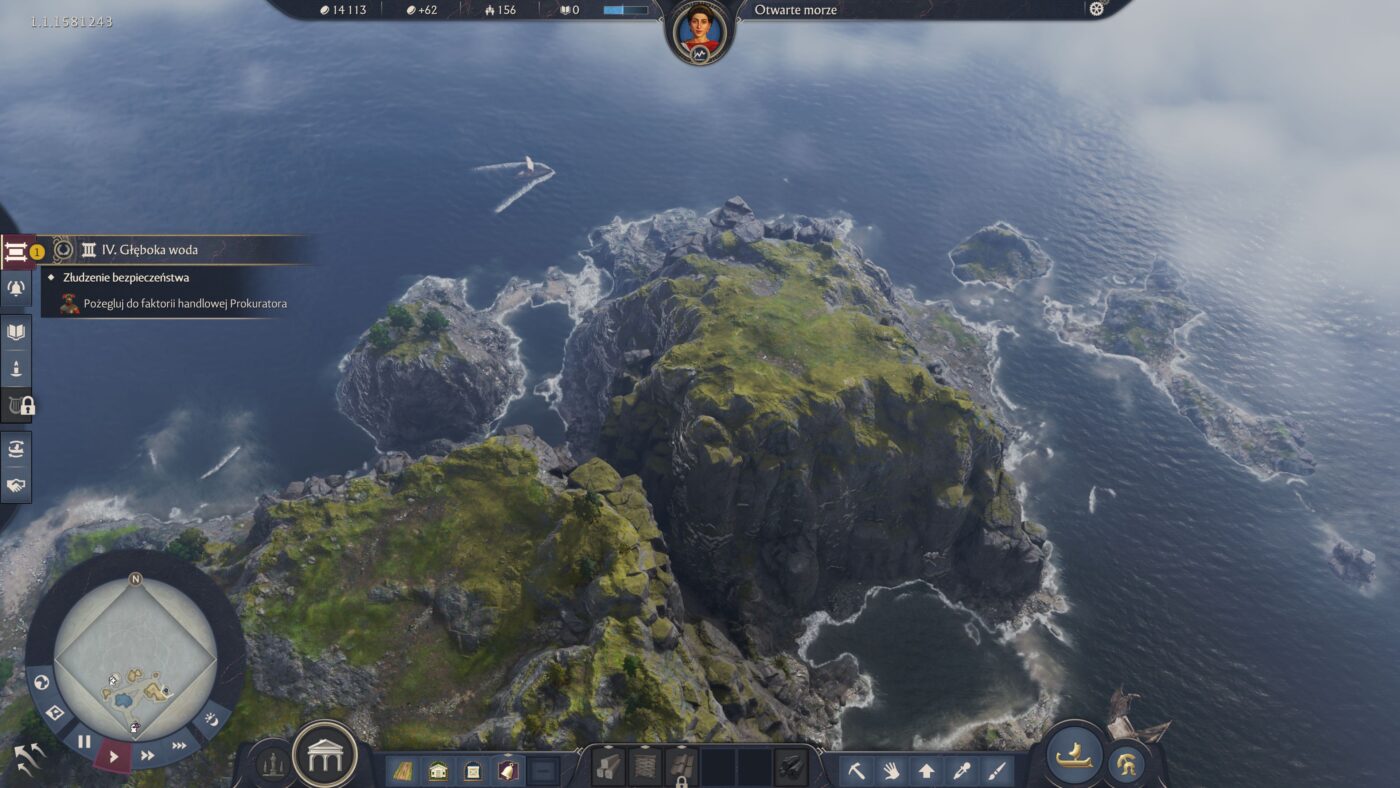Open the settings gear menu top right
Screen dimensions: 1400x788
(1096, 10)
